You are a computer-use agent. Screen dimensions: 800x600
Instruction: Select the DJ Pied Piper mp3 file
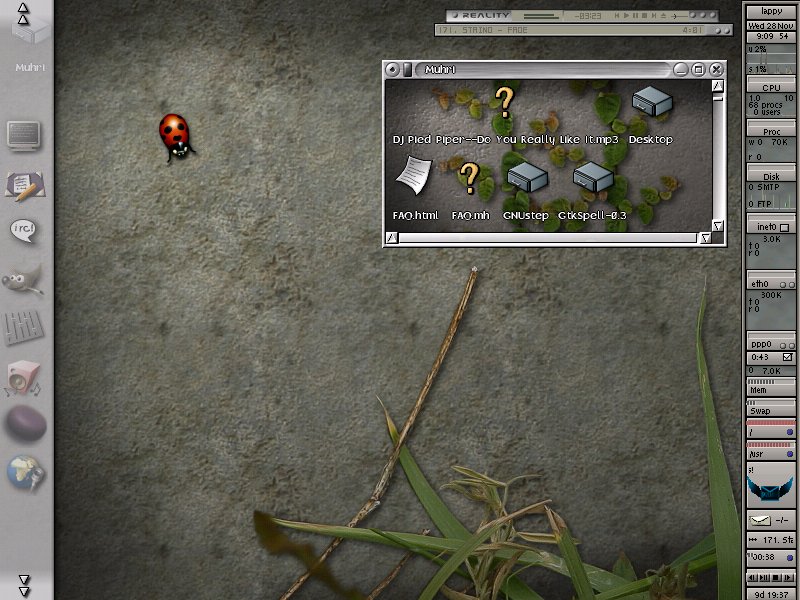[x=504, y=100]
